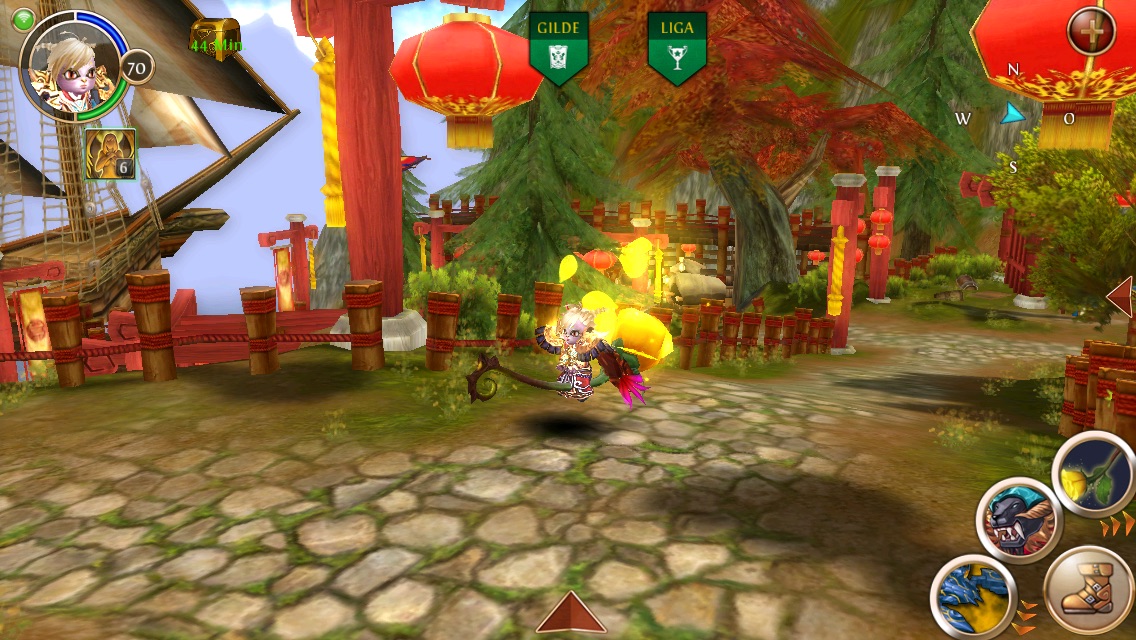Expand the bottom arrow panel

pyautogui.click(x=571, y=613)
